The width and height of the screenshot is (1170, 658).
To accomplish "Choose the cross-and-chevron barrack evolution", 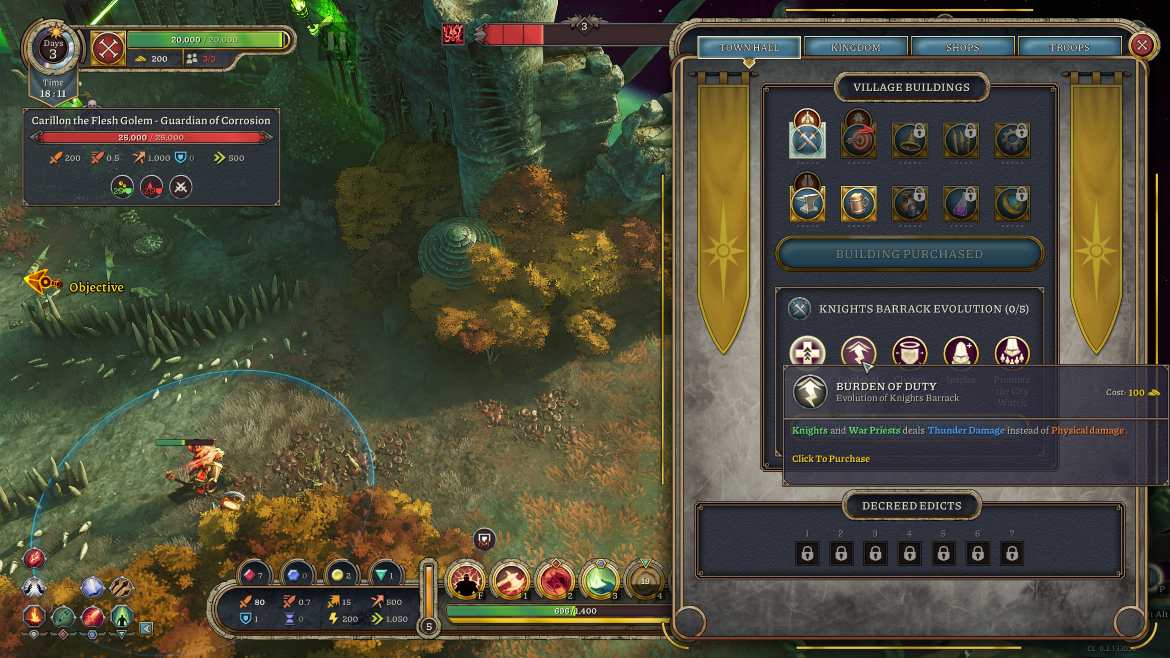I will point(807,352).
